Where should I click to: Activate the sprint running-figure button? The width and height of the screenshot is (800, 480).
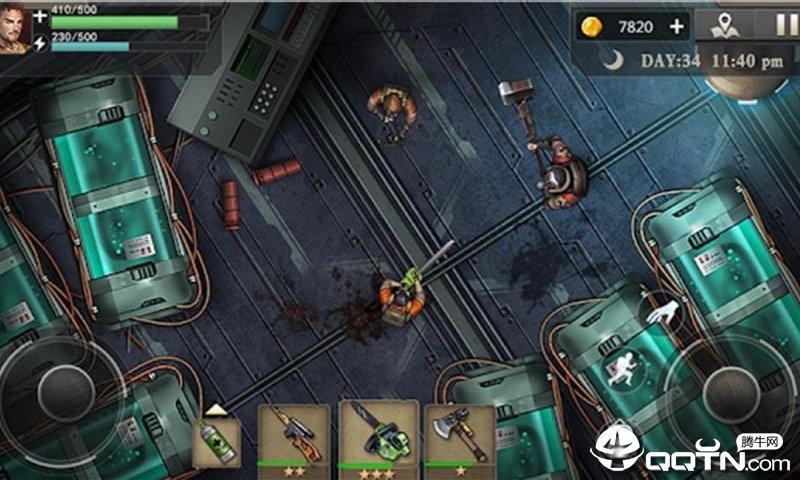621,367
